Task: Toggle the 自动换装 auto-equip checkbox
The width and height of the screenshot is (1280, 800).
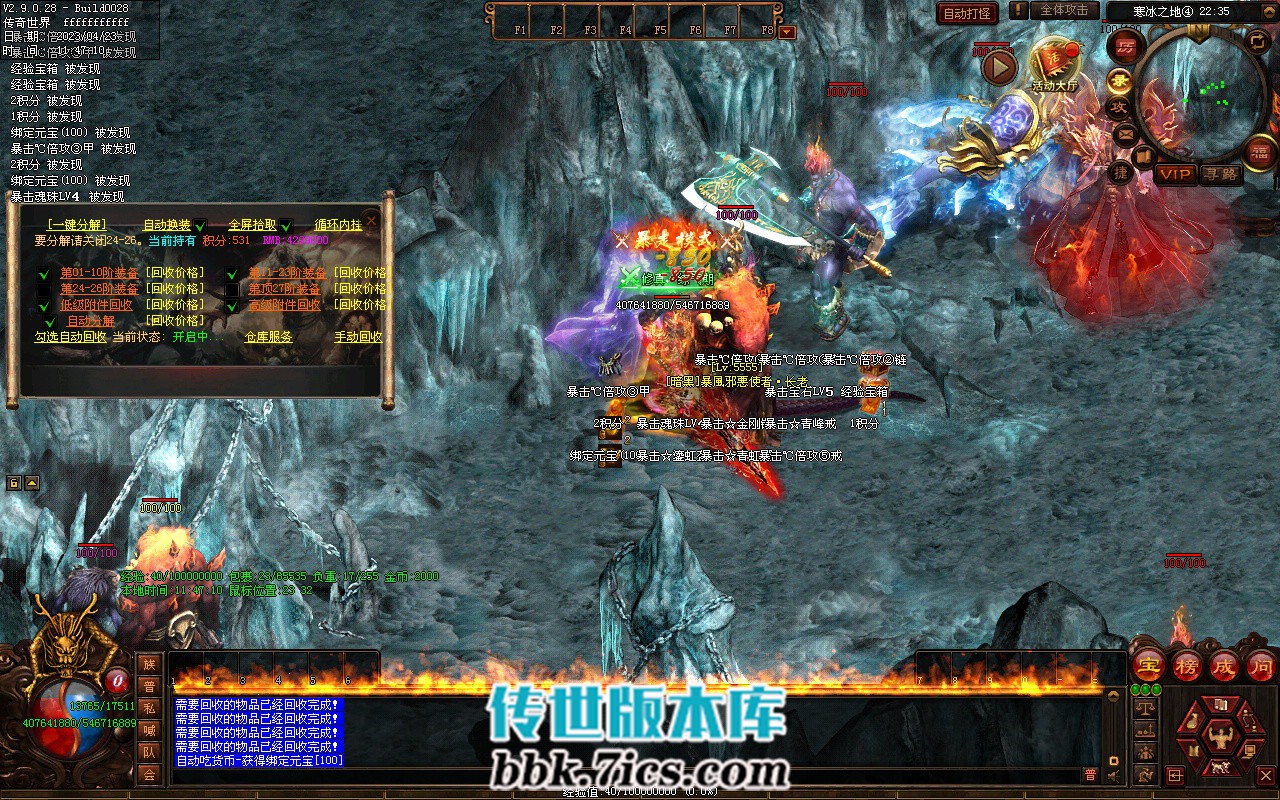Action: coord(200,226)
